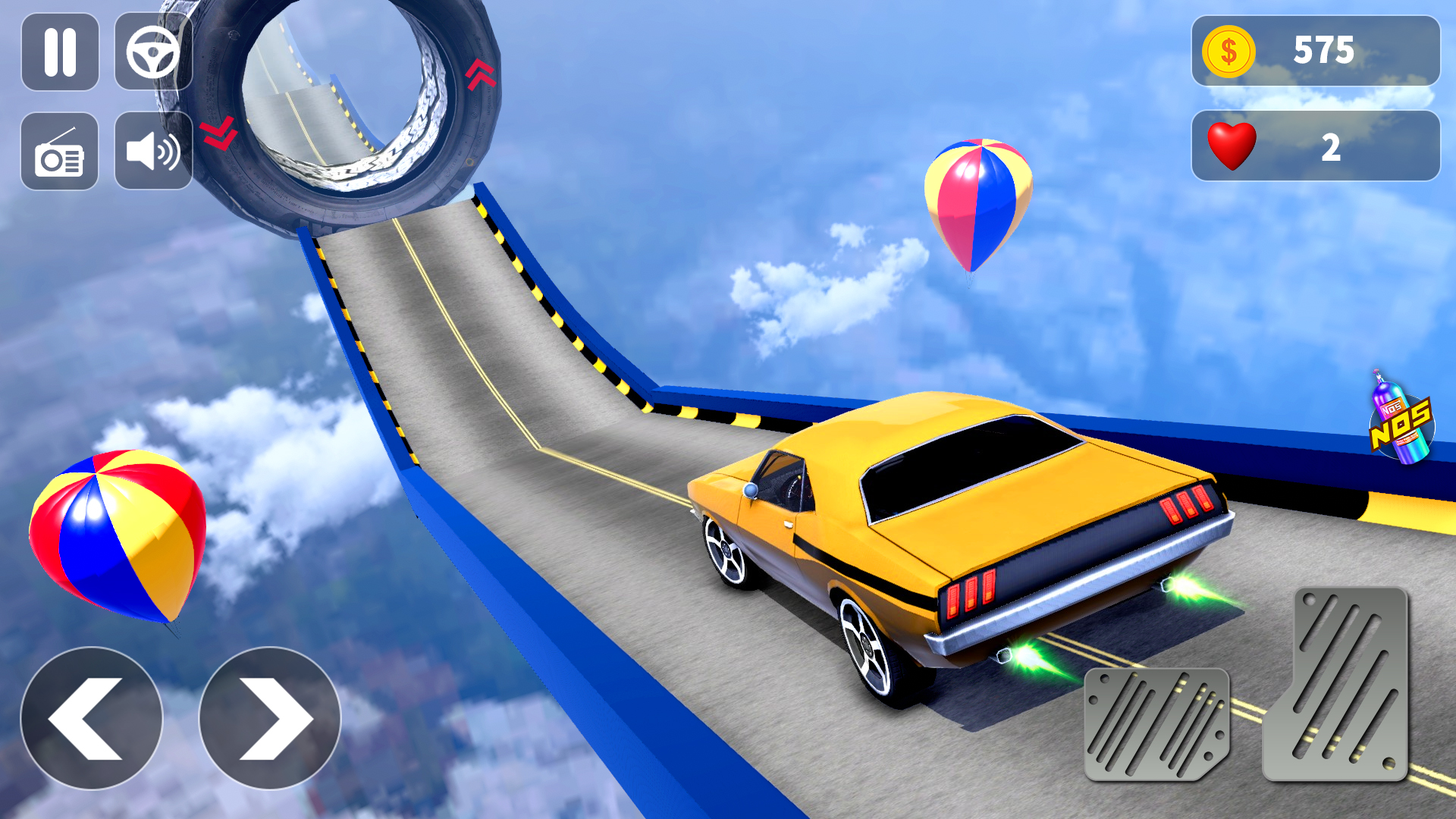Viewport: 1456px width, 819px height.
Task: Steer the car left
Action: coord(91,717)
